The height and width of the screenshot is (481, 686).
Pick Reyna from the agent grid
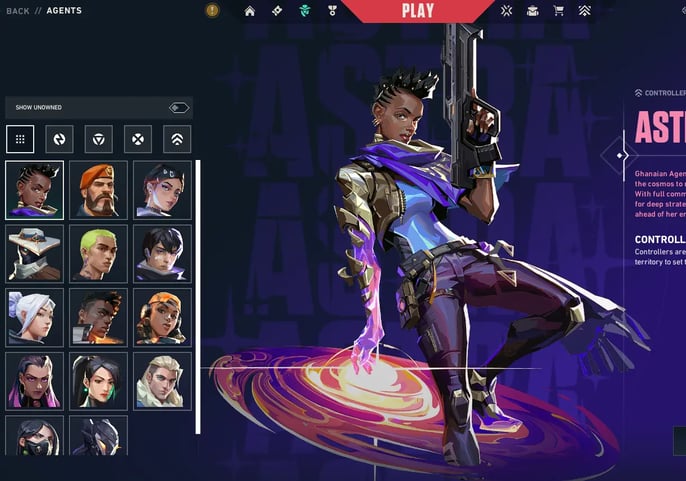[34, 380]
